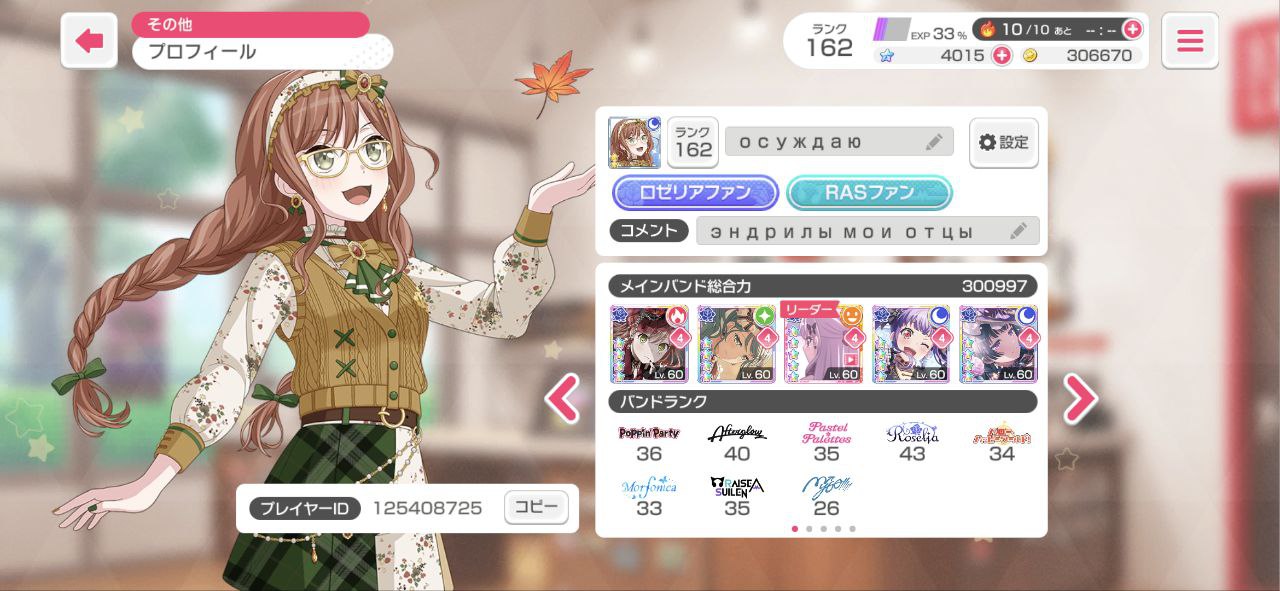This screenshot has height=591, width=1280.
Task: Go back with the pink arrow button
Action: click(x=89, y=41)
